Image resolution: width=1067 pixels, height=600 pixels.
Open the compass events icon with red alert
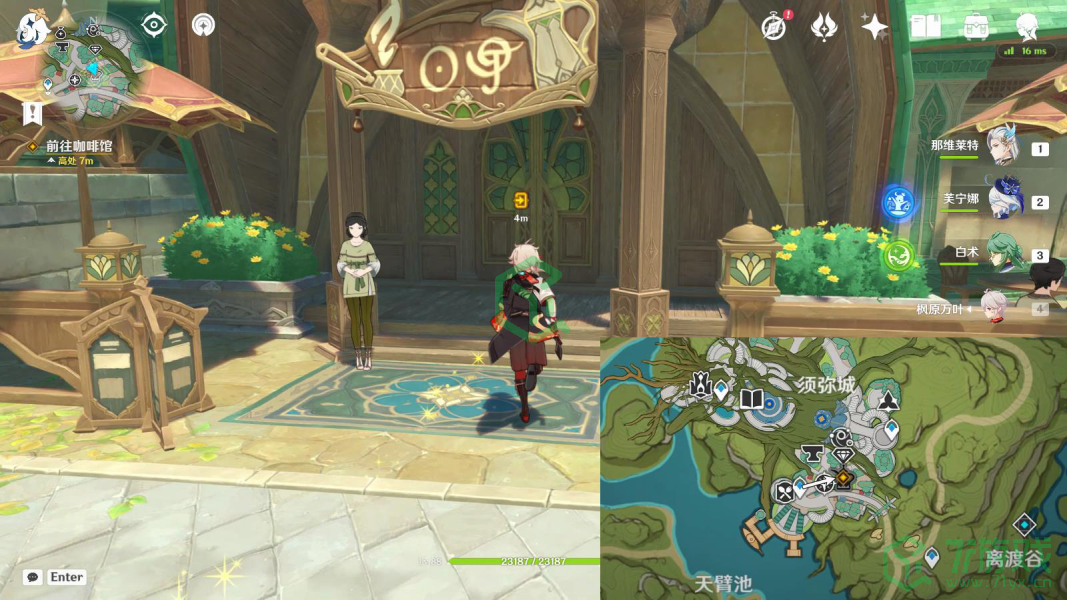pyautogui.click(x=773, y=27)
